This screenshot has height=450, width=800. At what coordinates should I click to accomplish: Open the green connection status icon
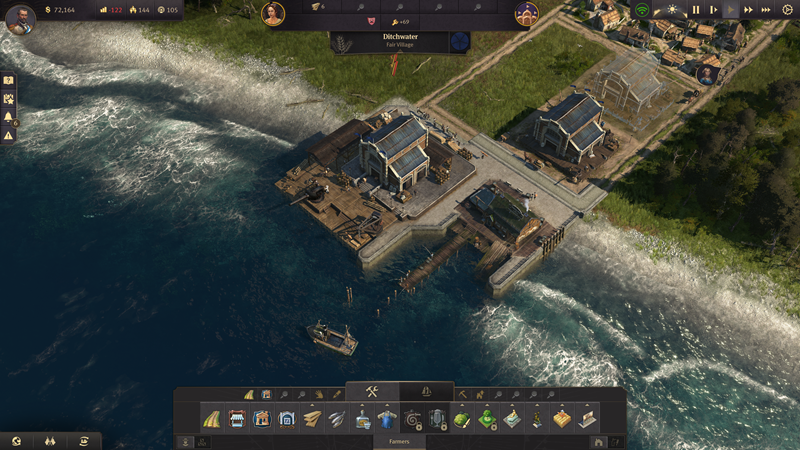[642, 10]
